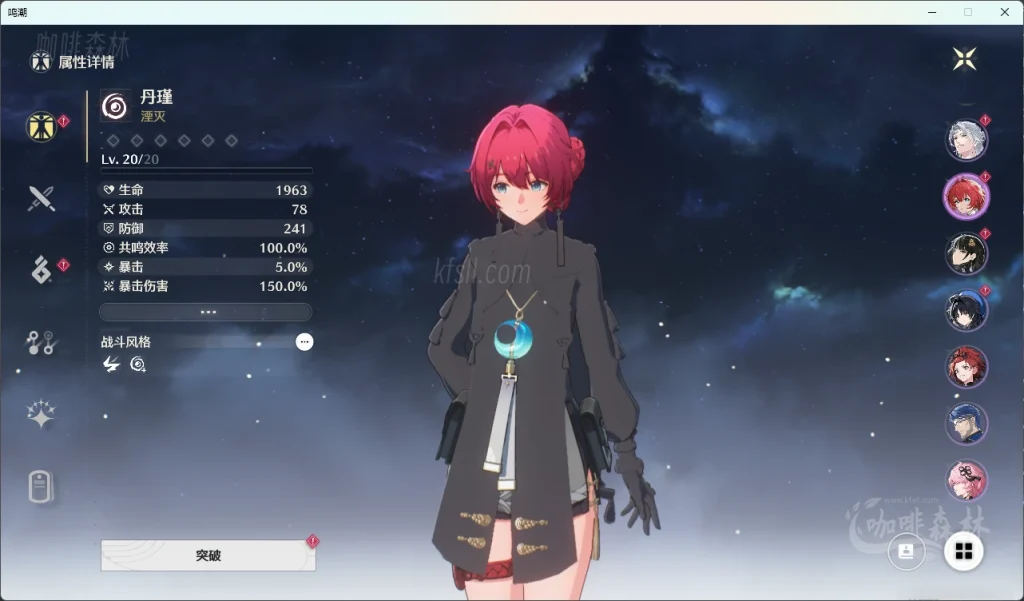Open the four-point star resonance chain tab

coord(41,415)
